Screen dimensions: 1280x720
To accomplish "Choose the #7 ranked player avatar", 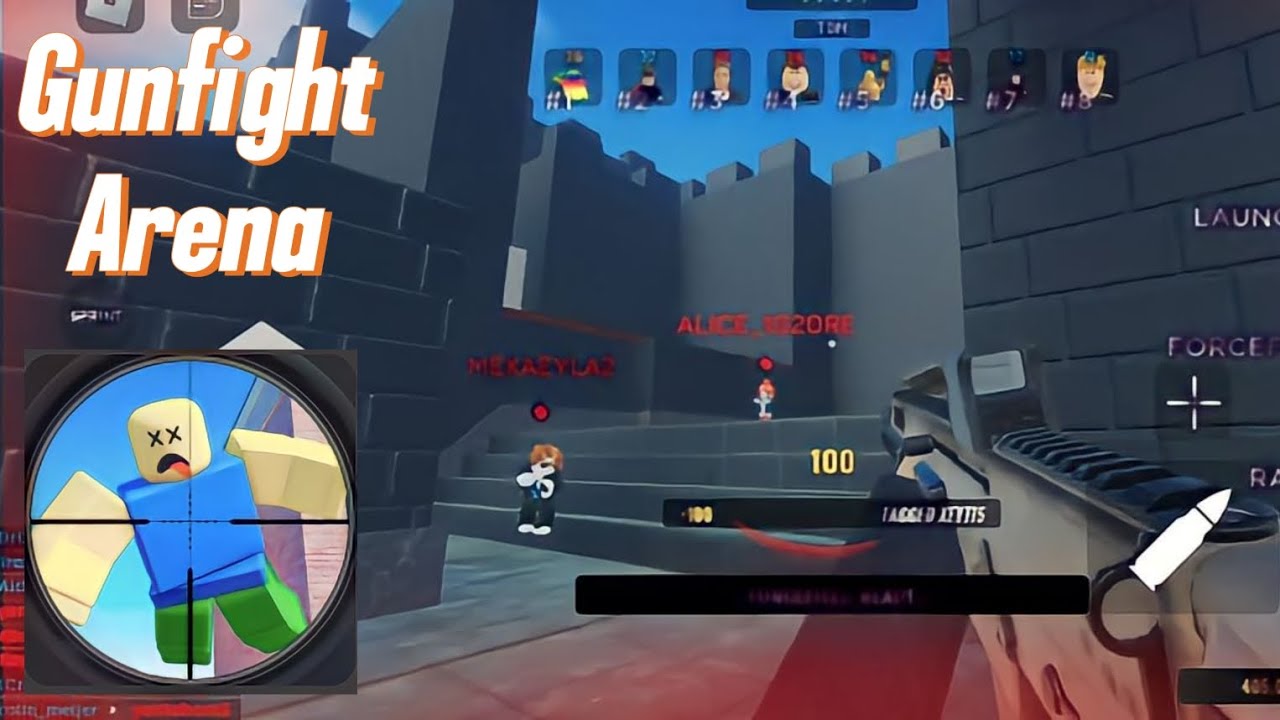I will (x=1016, y=77).
